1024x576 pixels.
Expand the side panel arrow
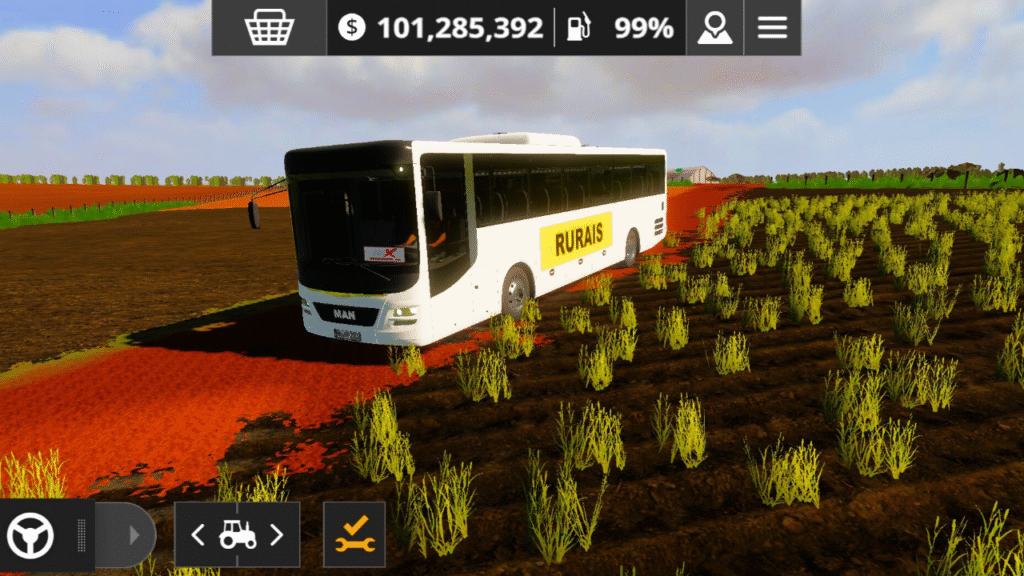133,535
